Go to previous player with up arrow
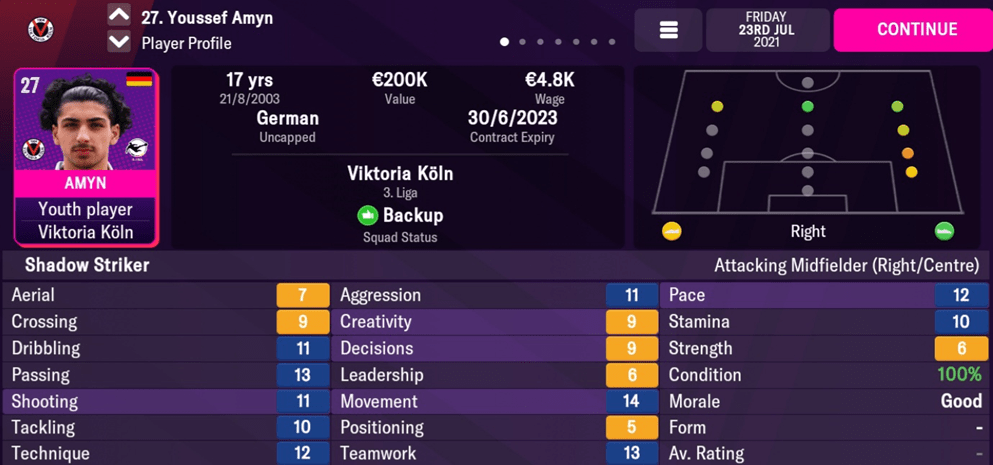Image resolution: width=993 pixels, height=465 pixels. point(119,15)
